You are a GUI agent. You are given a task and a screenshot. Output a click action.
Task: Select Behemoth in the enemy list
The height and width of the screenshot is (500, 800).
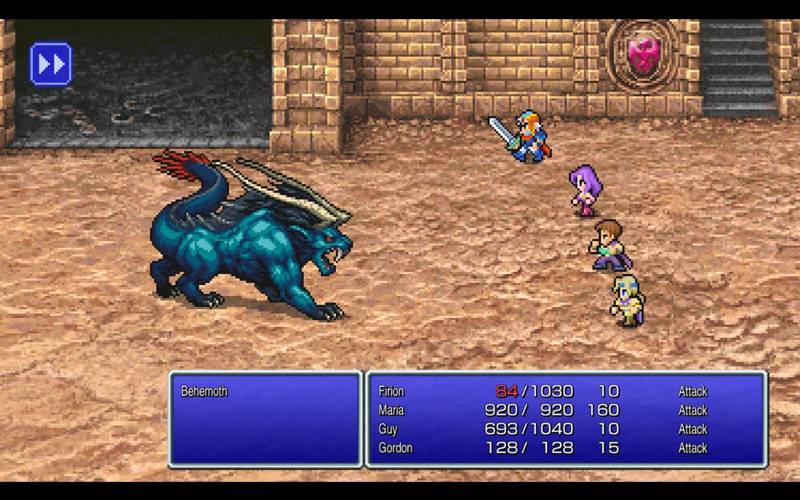[204, 391]
